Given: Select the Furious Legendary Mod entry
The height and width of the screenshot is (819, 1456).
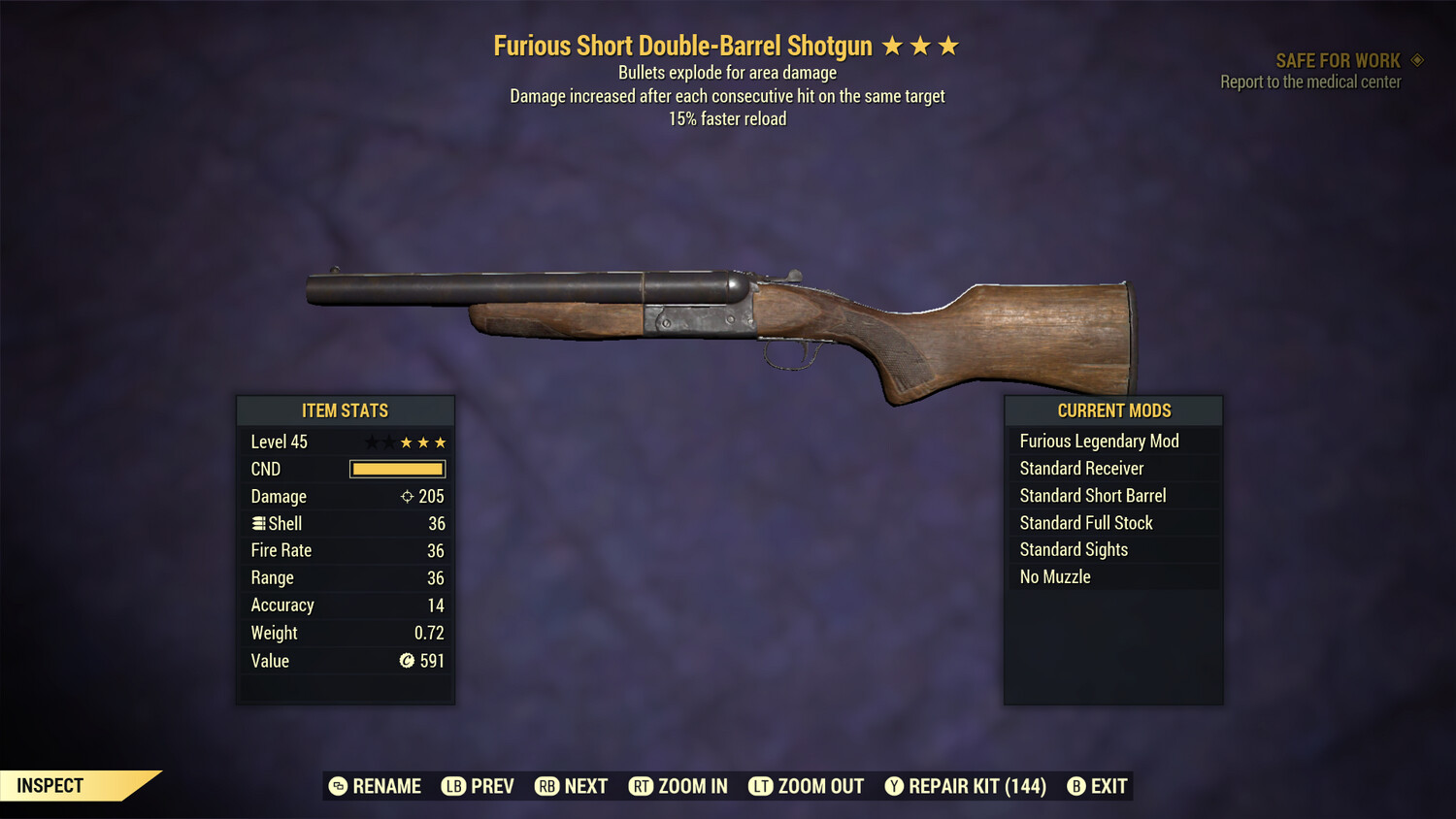Looking at the screenshot, I should point(1098,441).
